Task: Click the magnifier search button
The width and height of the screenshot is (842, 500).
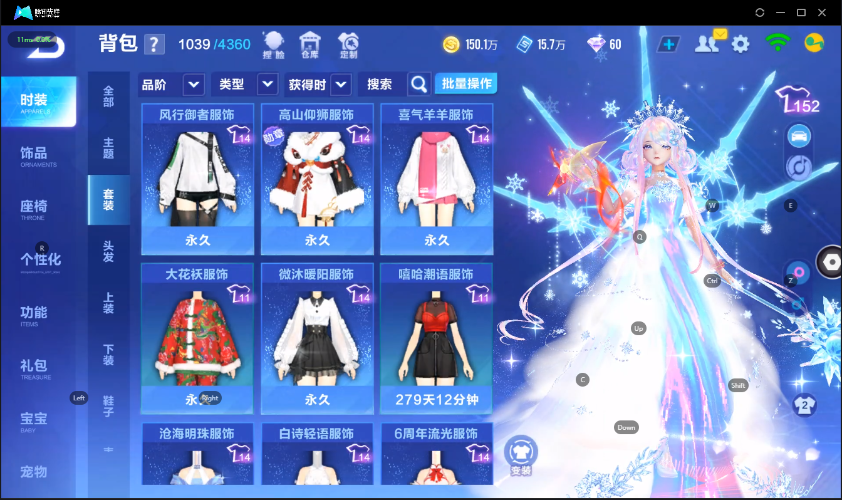Action: click(x=420, y=84)
